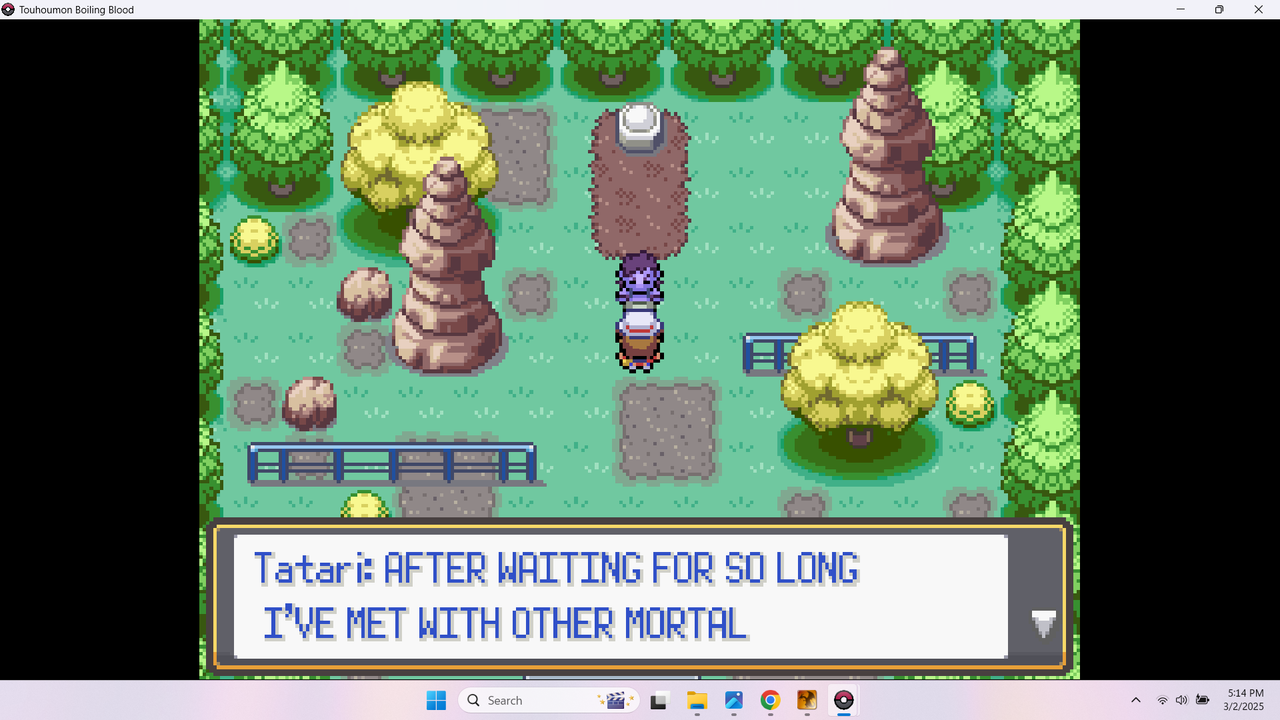This screenshot has width=1280, height=720.
Task: Click the movie clapper icon inside the search bar
Action: click(x=617, y=700)
